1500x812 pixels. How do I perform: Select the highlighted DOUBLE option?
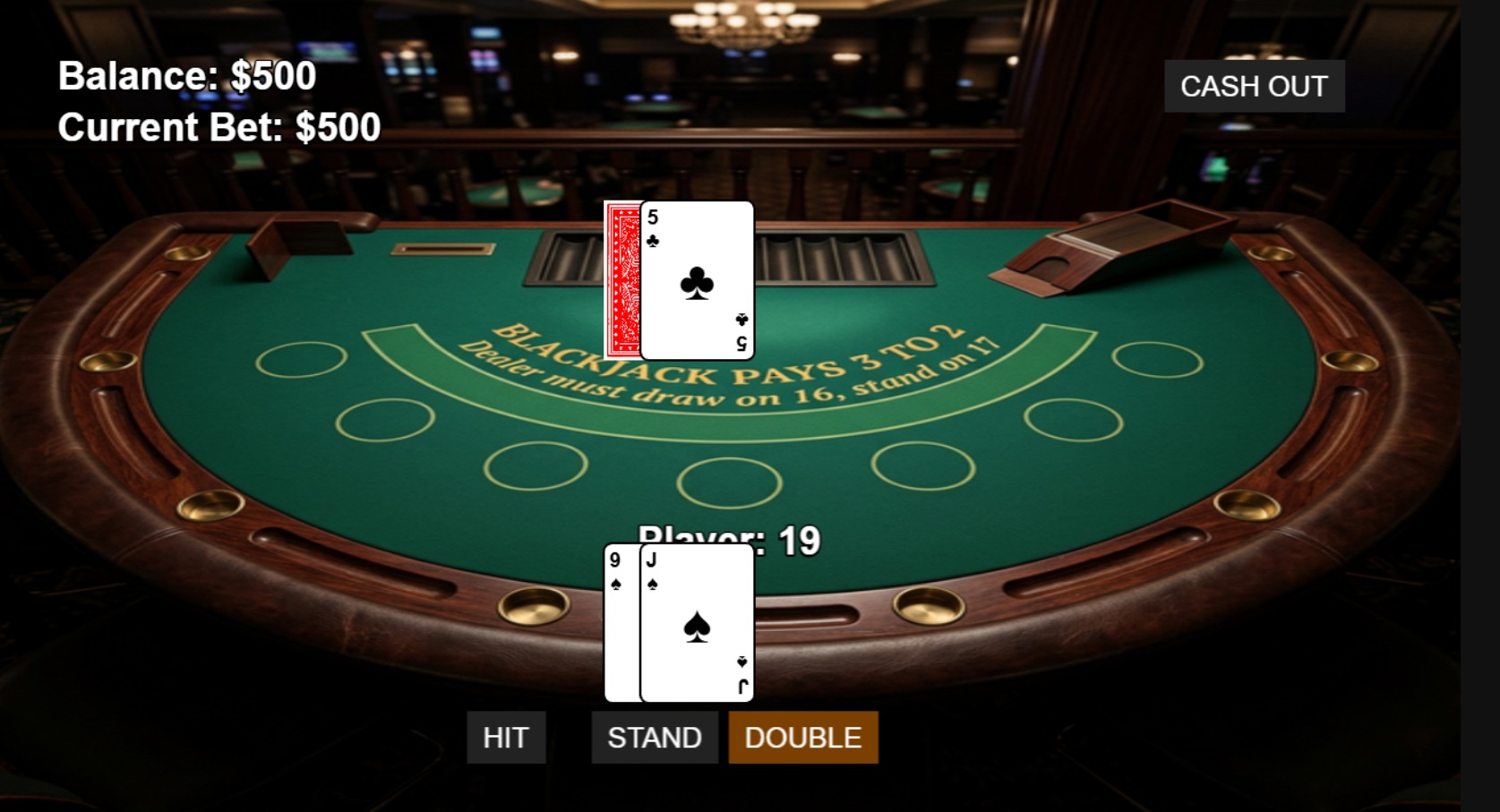click(802, 737)
